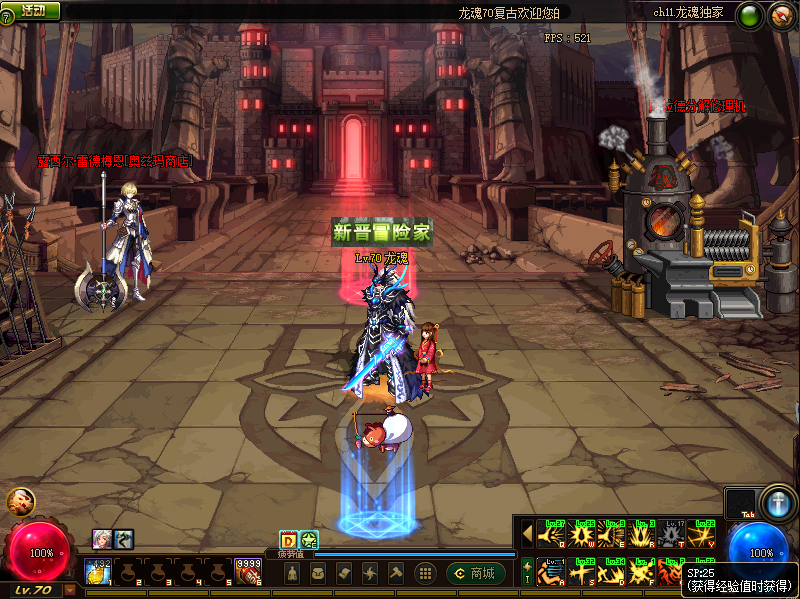Viewport: 800px width, 599px height.
Task: Open the 商城 shop
Action: (x=476, y=573)
